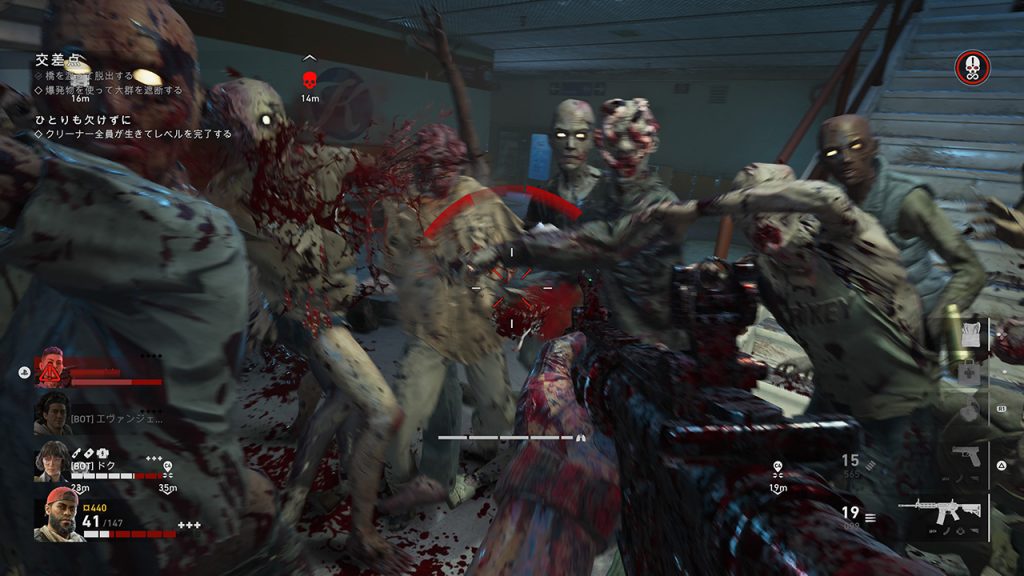Click the red-cap player character portrait
The height and width of the screenshot is (576, 1024).
[x=59, y=514]
